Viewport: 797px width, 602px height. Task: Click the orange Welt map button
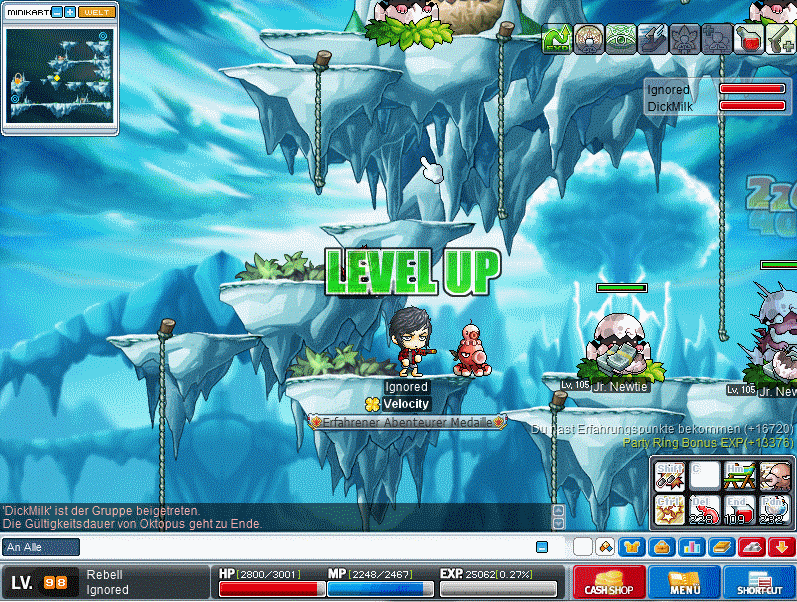(x=97, y=12)
